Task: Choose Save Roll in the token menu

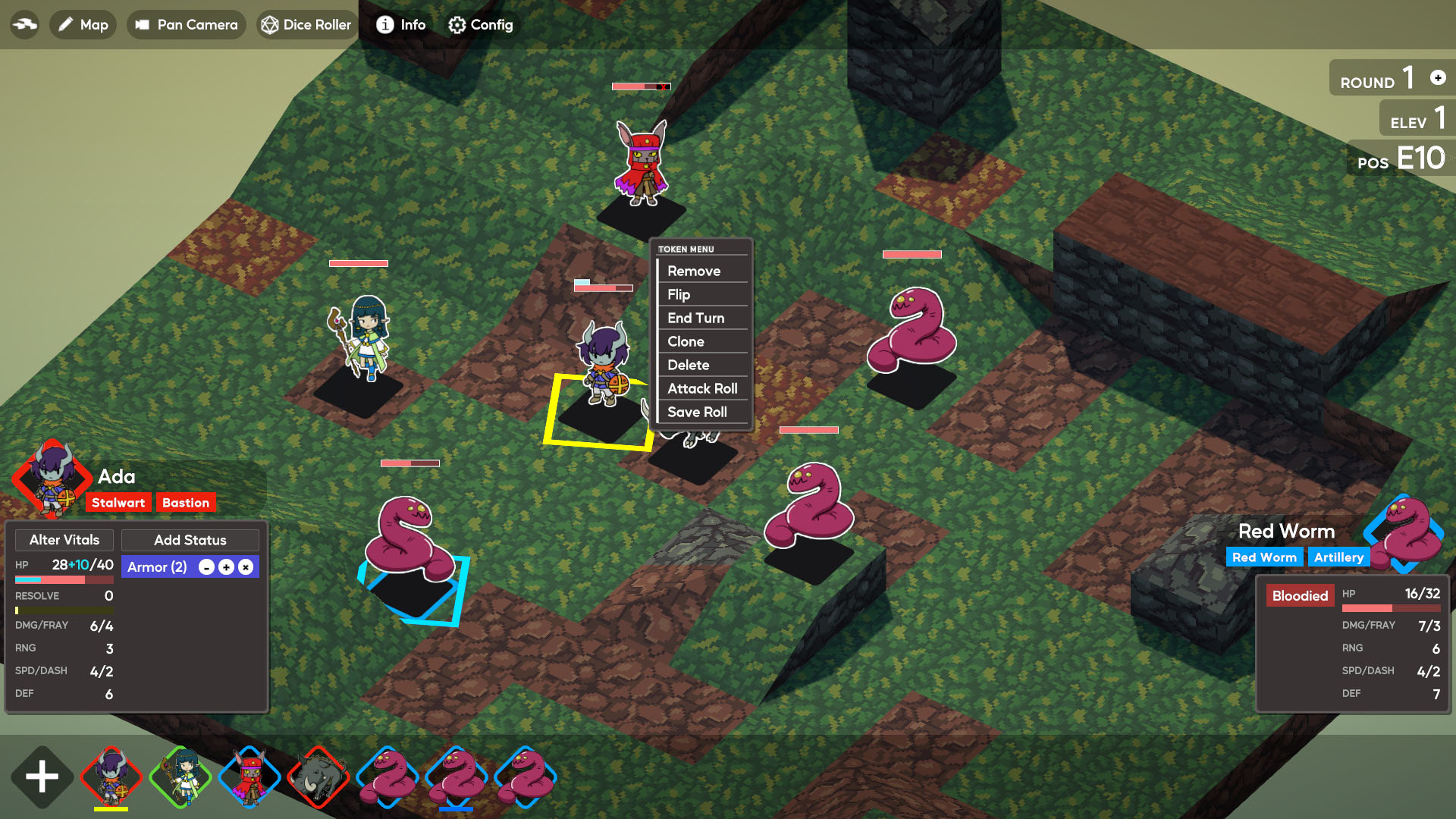Action: (x=697, y=412)
